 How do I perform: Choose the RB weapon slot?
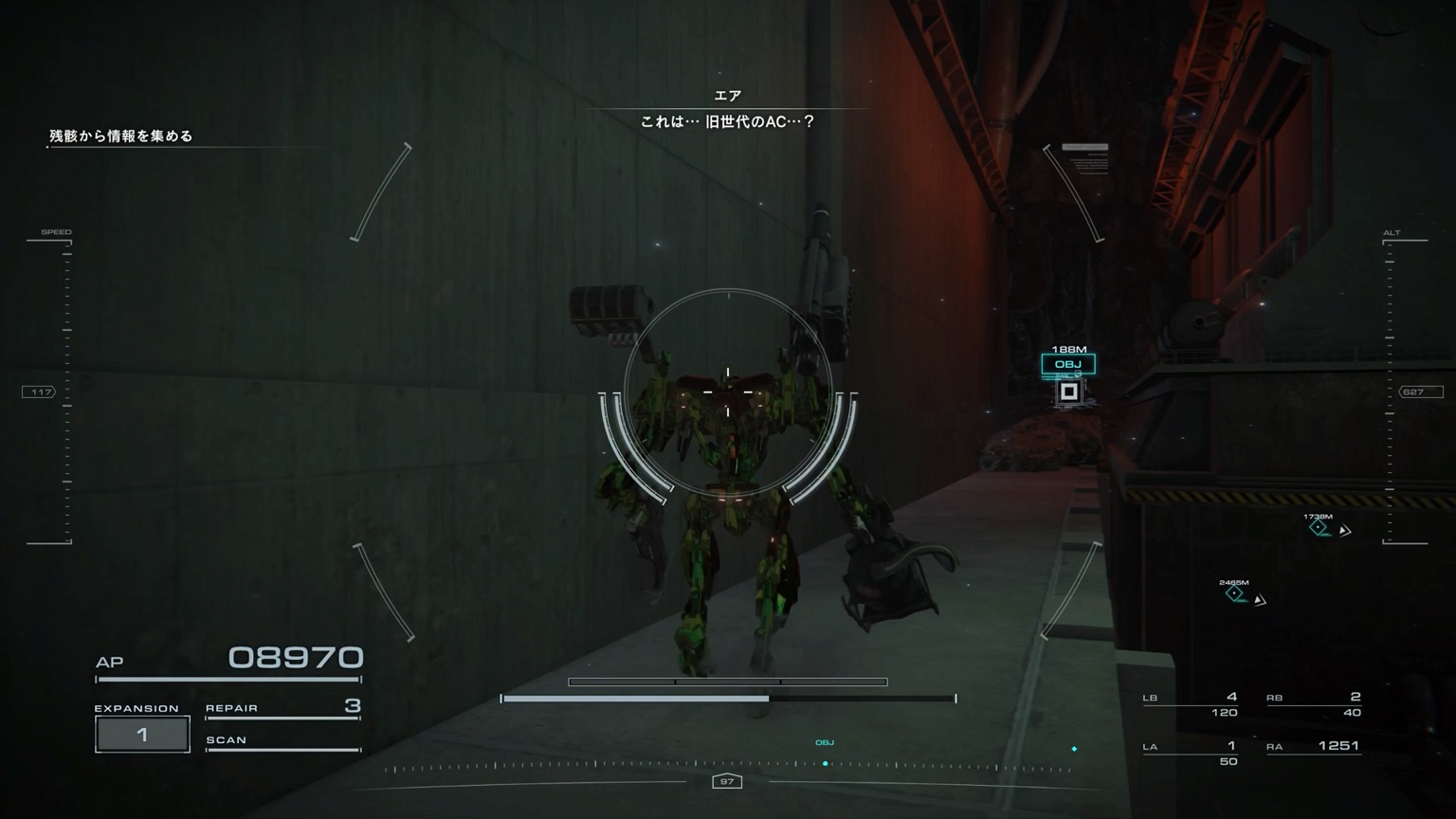click(x=1314, y=704)
